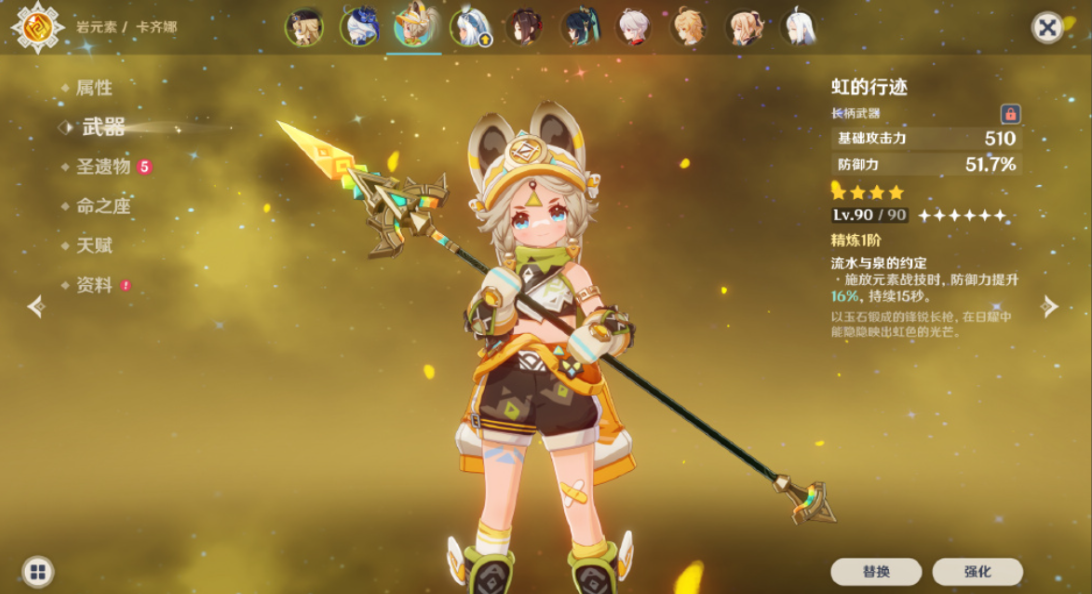
Task: Open the 属性 attributes menu entry
Action: click(94, 88)
